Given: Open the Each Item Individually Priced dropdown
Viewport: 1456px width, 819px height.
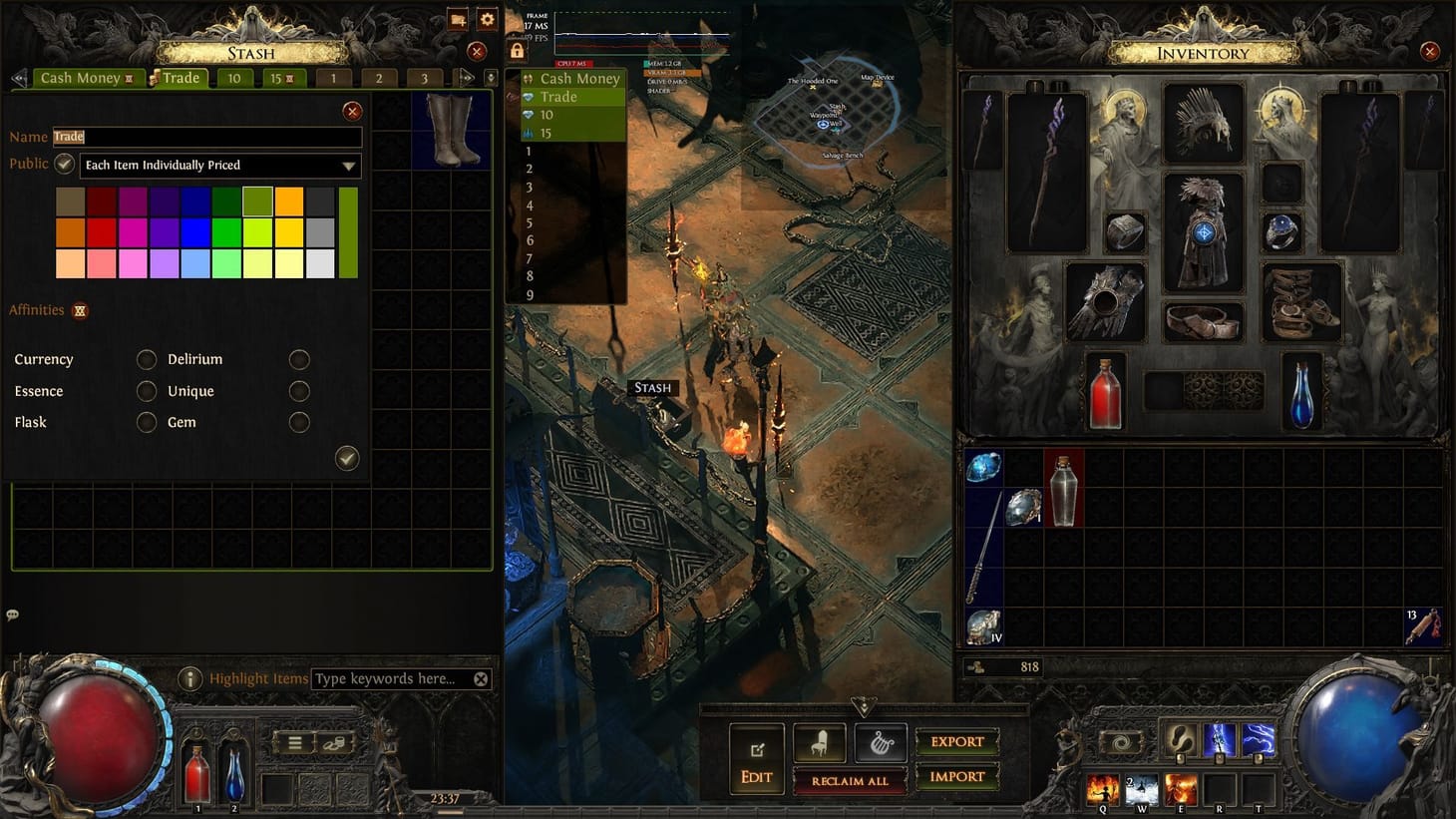Looking at the screenshot, I should (x=221, y=165).
